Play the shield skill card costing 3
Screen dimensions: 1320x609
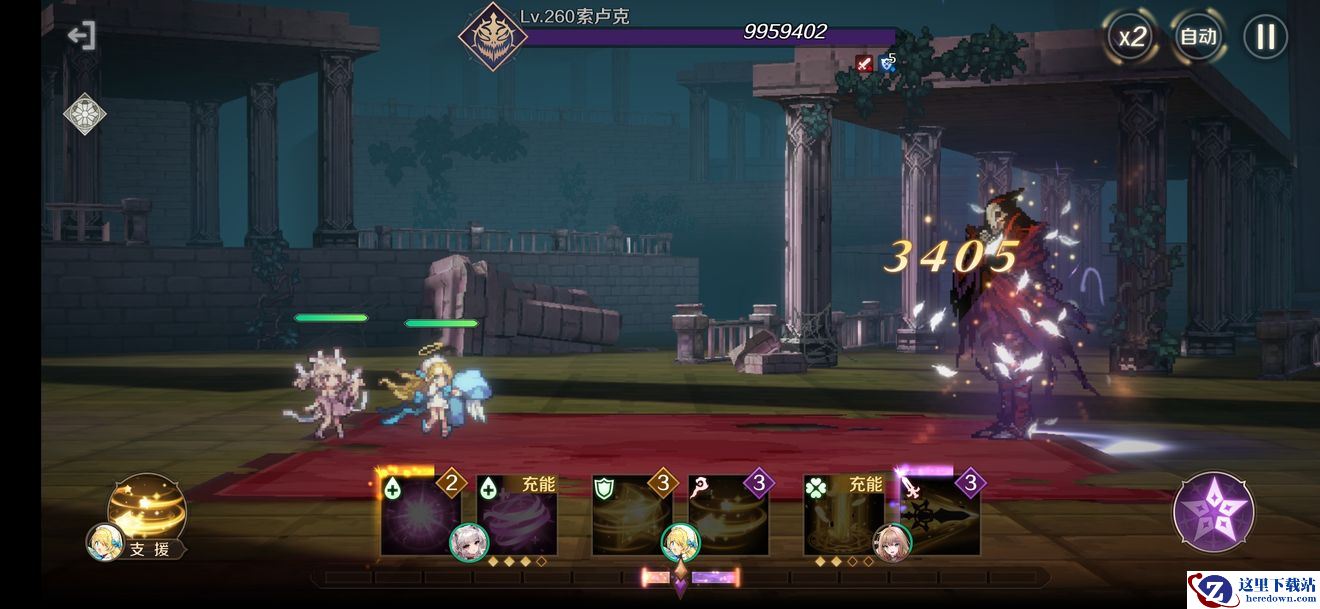[x=632, y=517]
